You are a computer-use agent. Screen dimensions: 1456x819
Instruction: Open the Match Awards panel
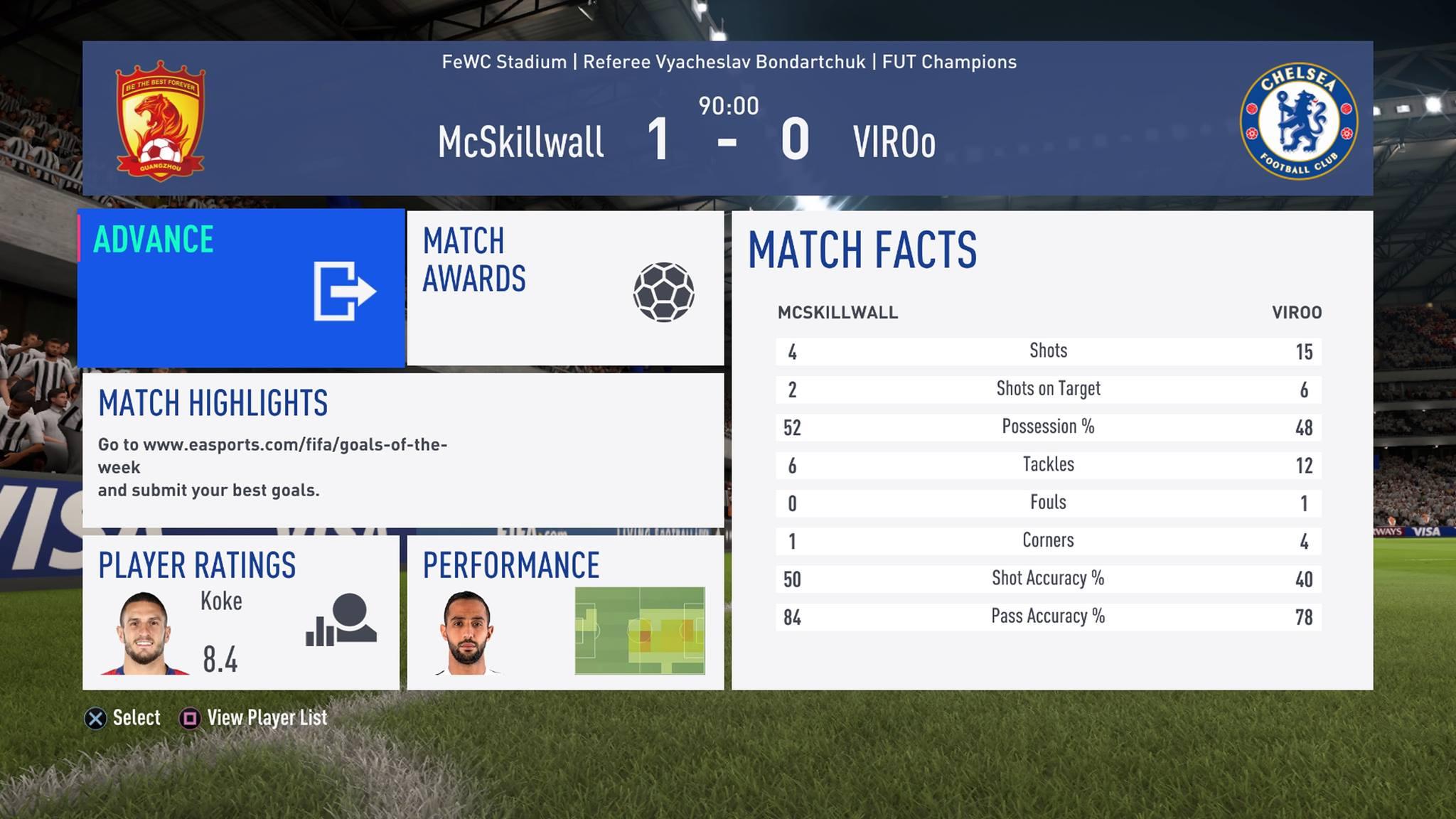[565, 288]
